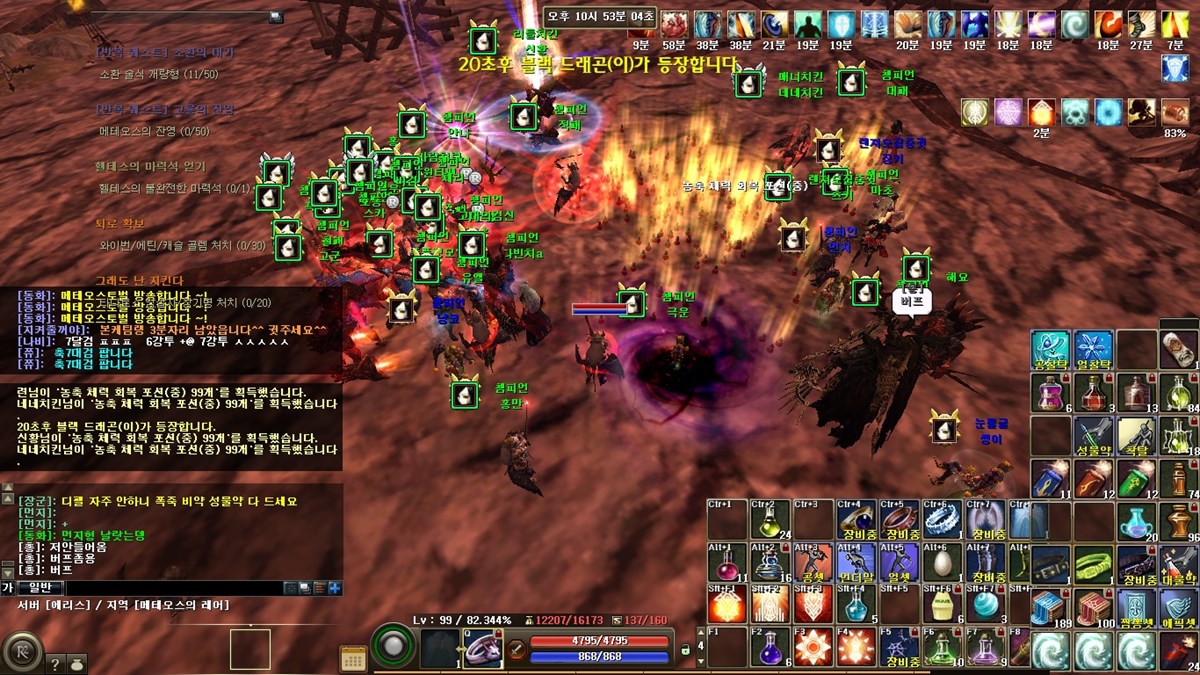Select the blue gem ring in Ctr+4
The image size is (1200, 675).
[x=855, y=520]
